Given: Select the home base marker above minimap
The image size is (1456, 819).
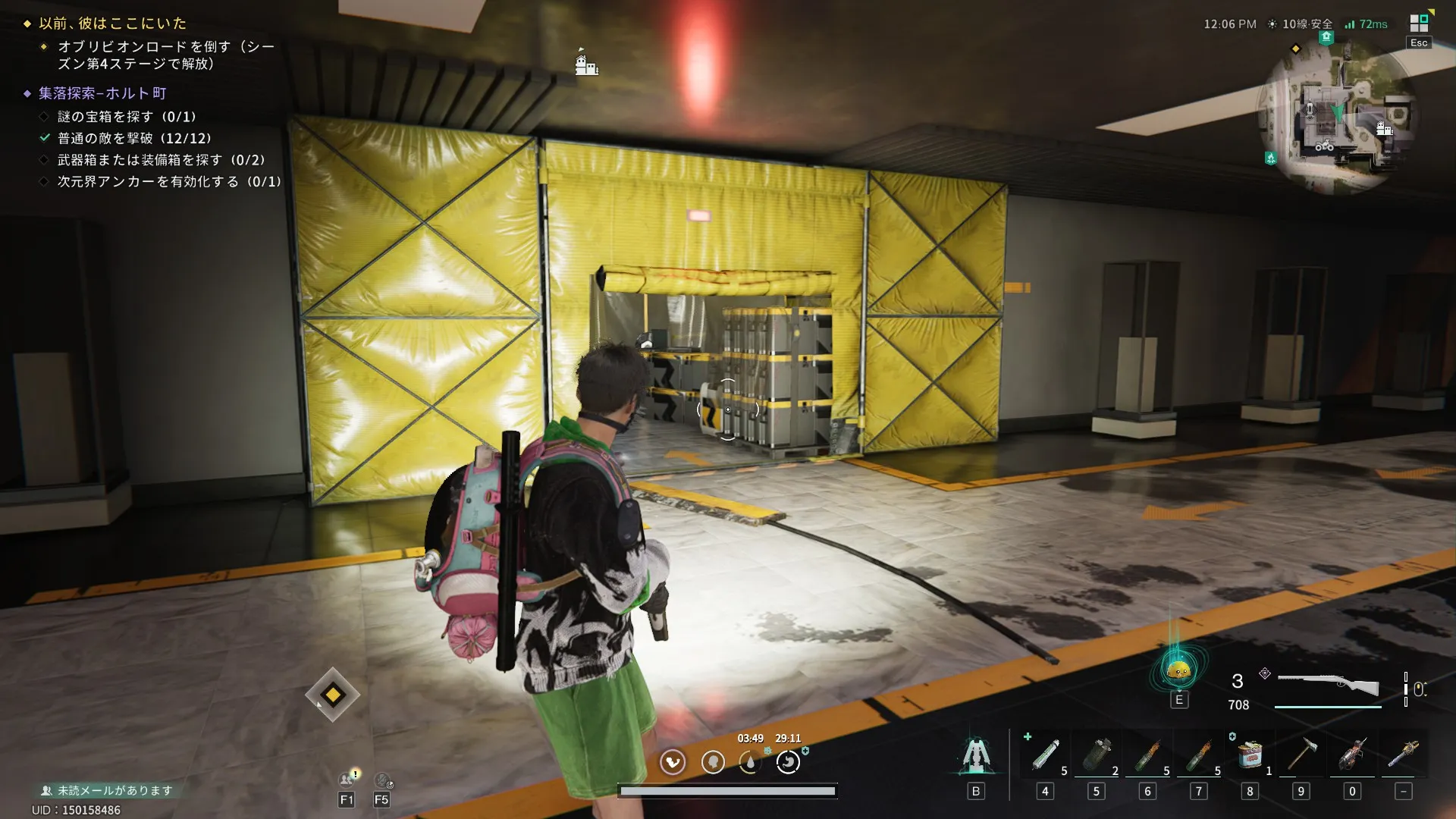Looking at the screenshot, I should click(1326, 36).
